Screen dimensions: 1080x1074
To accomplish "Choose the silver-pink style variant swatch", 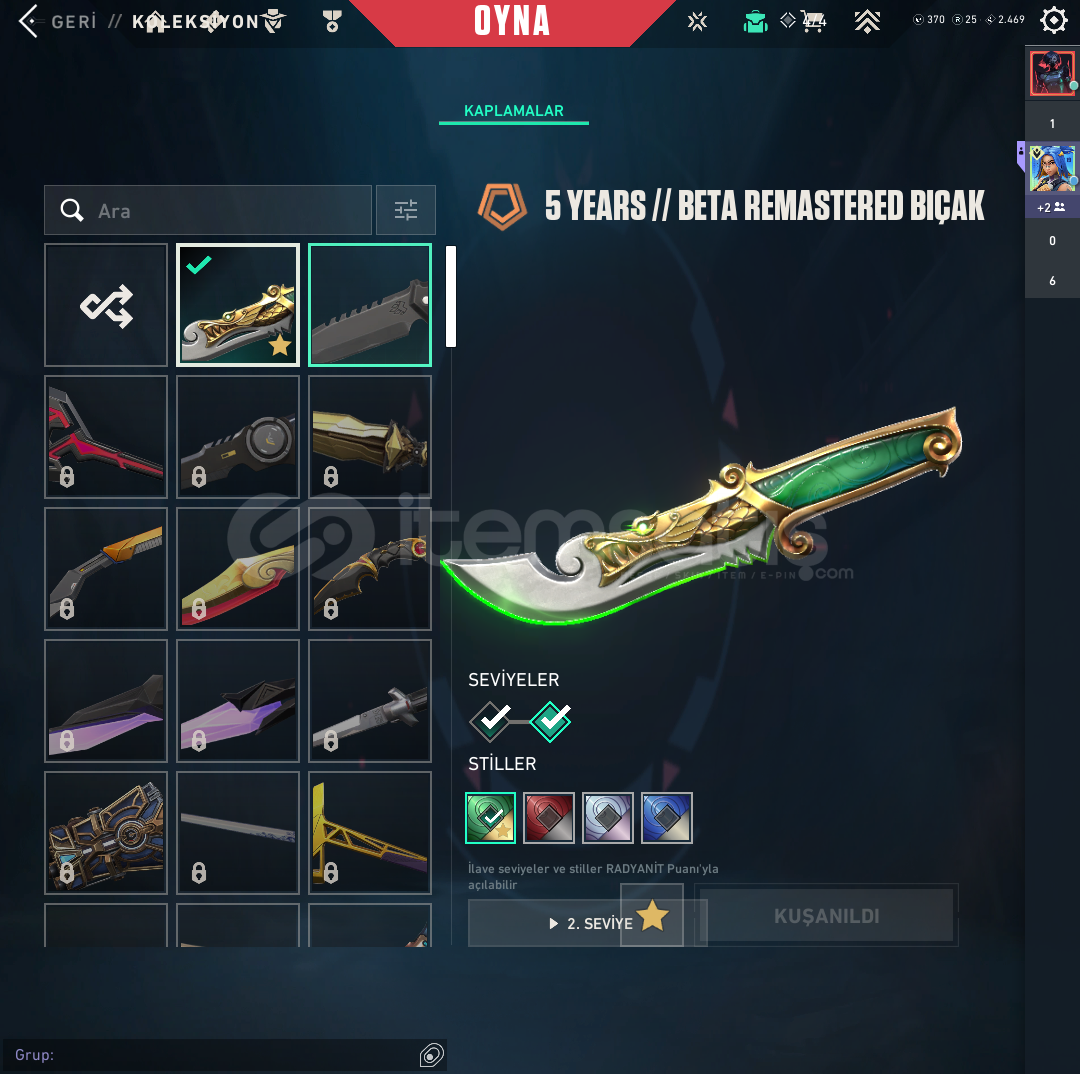I will pos(608,818).
